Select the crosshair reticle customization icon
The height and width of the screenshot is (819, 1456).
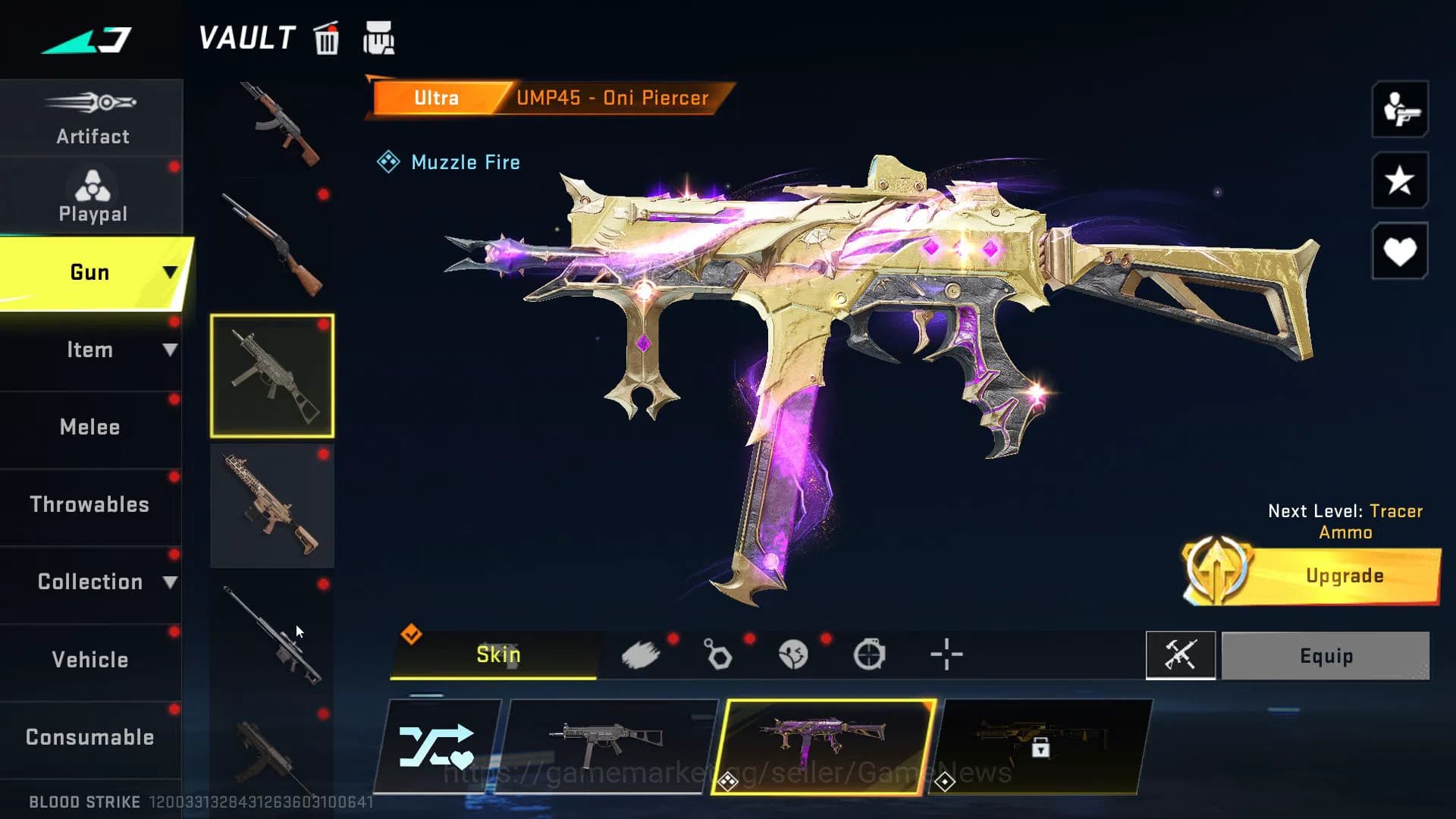pyautogui.click(x=946, y=654)
